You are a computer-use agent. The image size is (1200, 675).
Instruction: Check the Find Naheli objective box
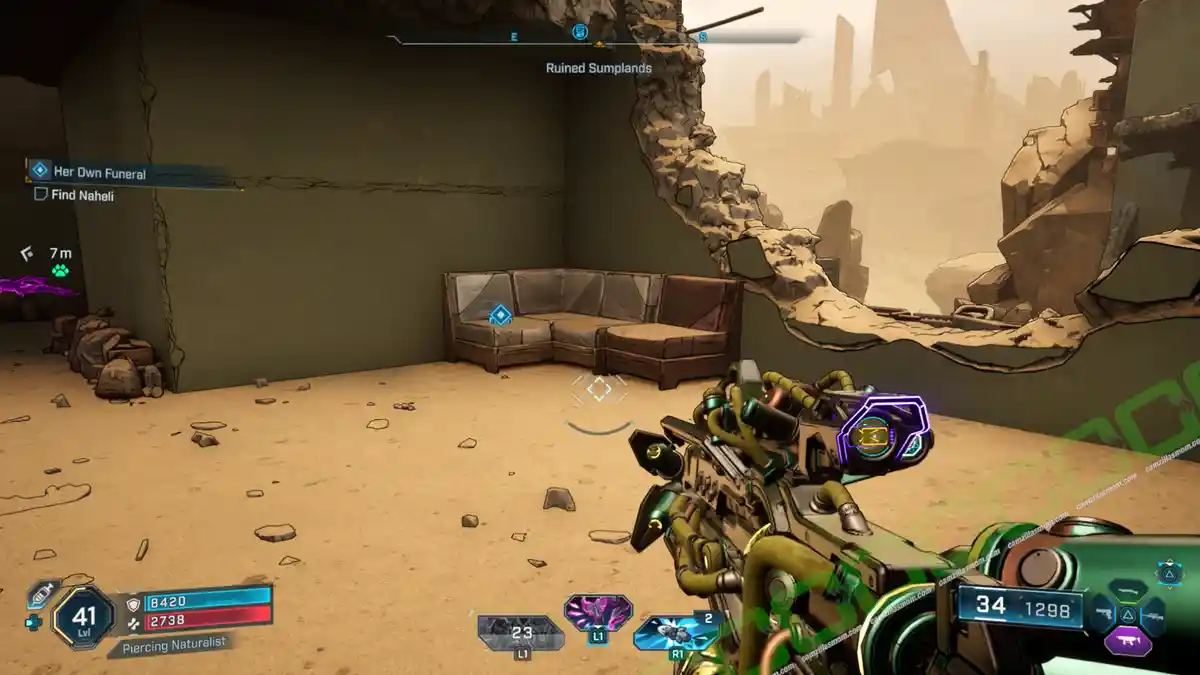click(x=41, y=195)
